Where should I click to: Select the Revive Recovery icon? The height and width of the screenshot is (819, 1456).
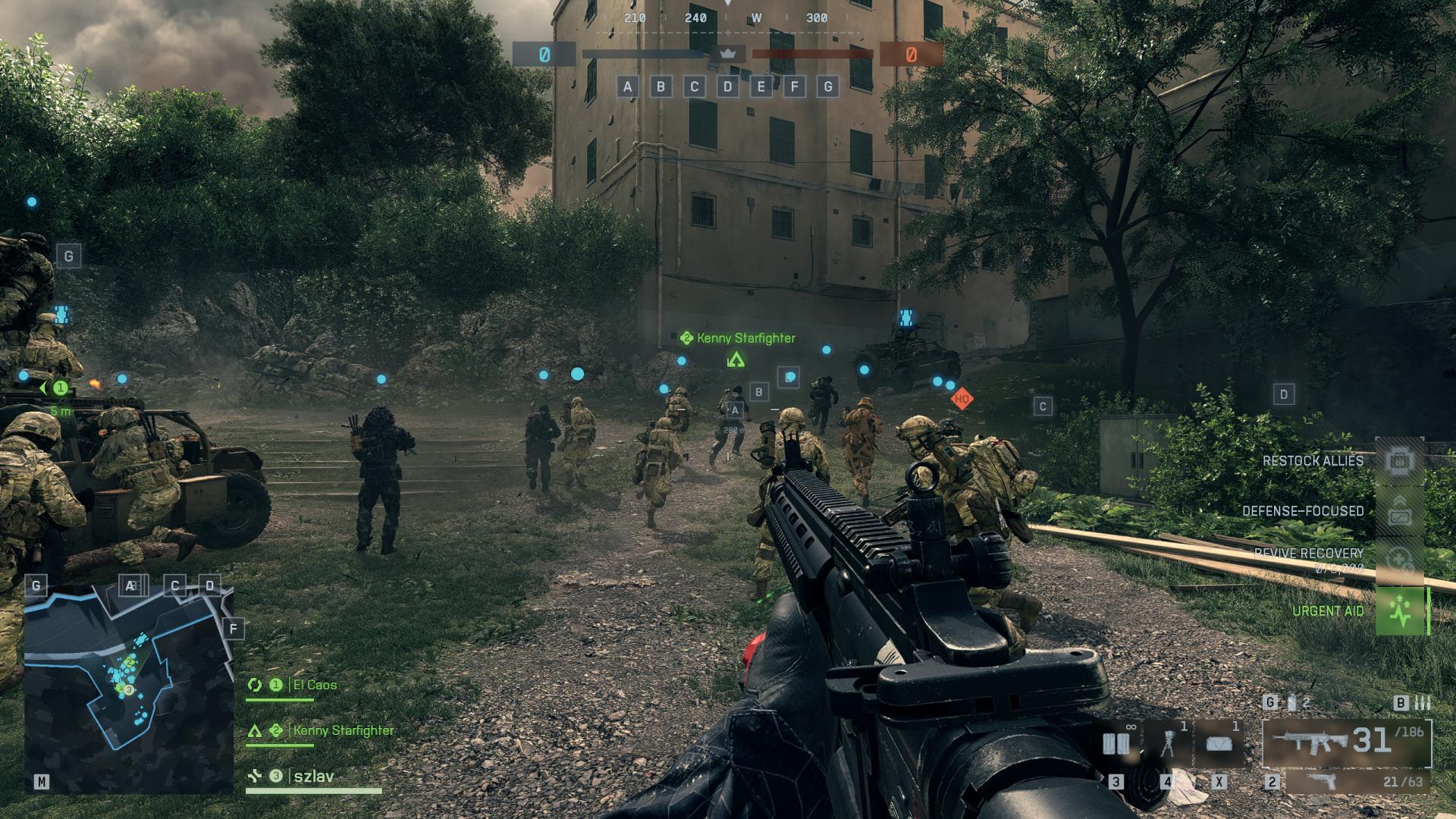1400,561
